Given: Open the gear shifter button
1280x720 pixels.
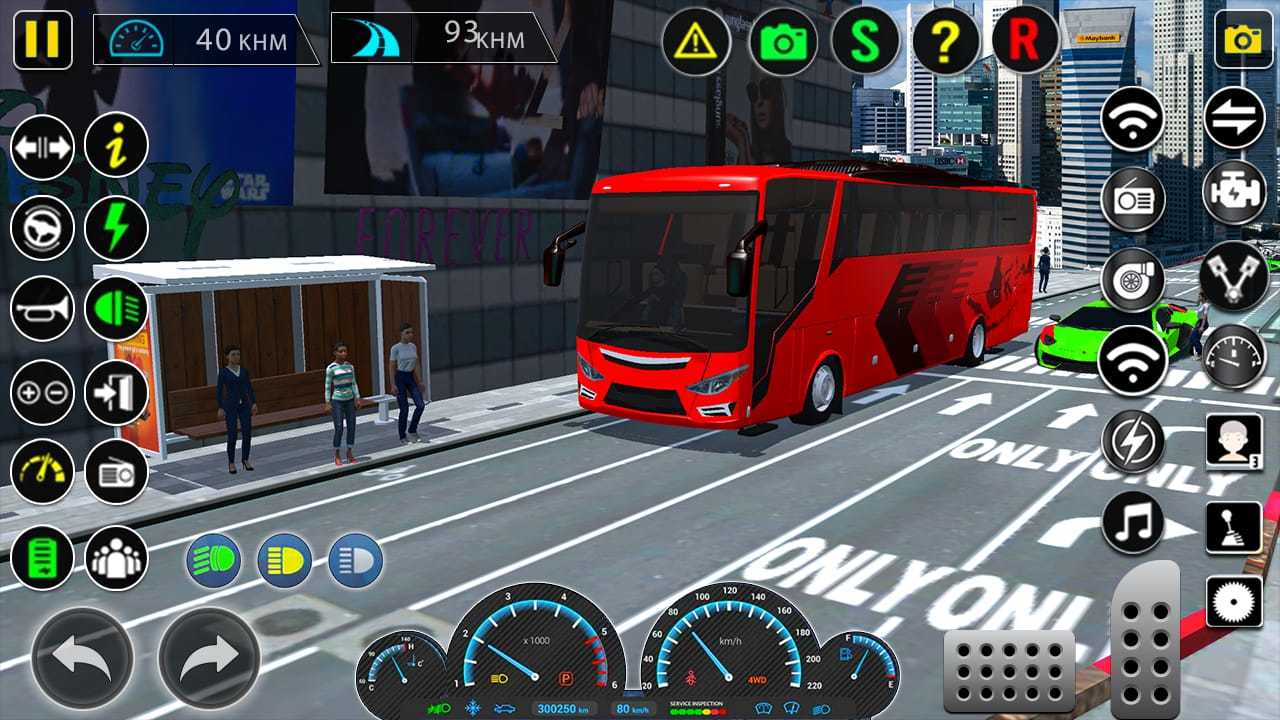Looking at the screenshot, I should coord(1233,527).
